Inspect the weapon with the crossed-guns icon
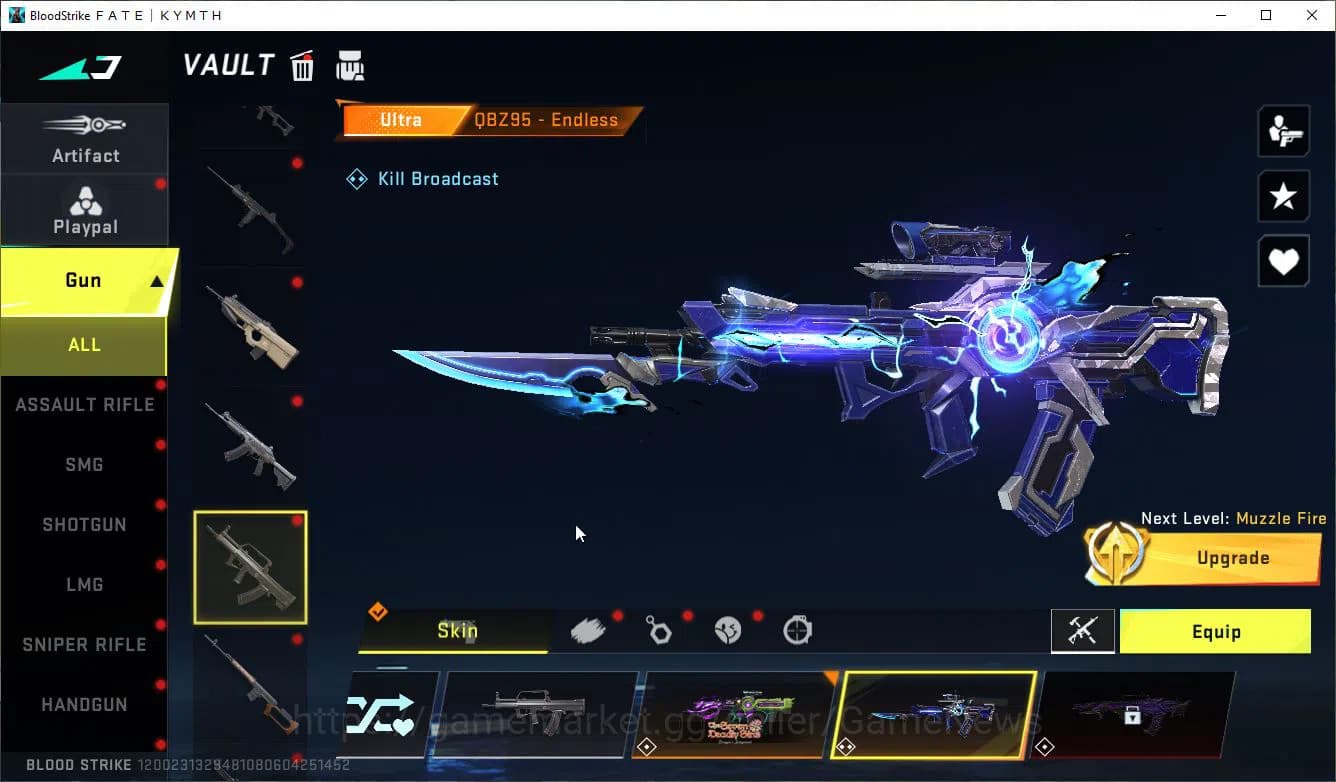This screenshot has height=782, width=1336. pyautogui.click(x=1083, y=631)
